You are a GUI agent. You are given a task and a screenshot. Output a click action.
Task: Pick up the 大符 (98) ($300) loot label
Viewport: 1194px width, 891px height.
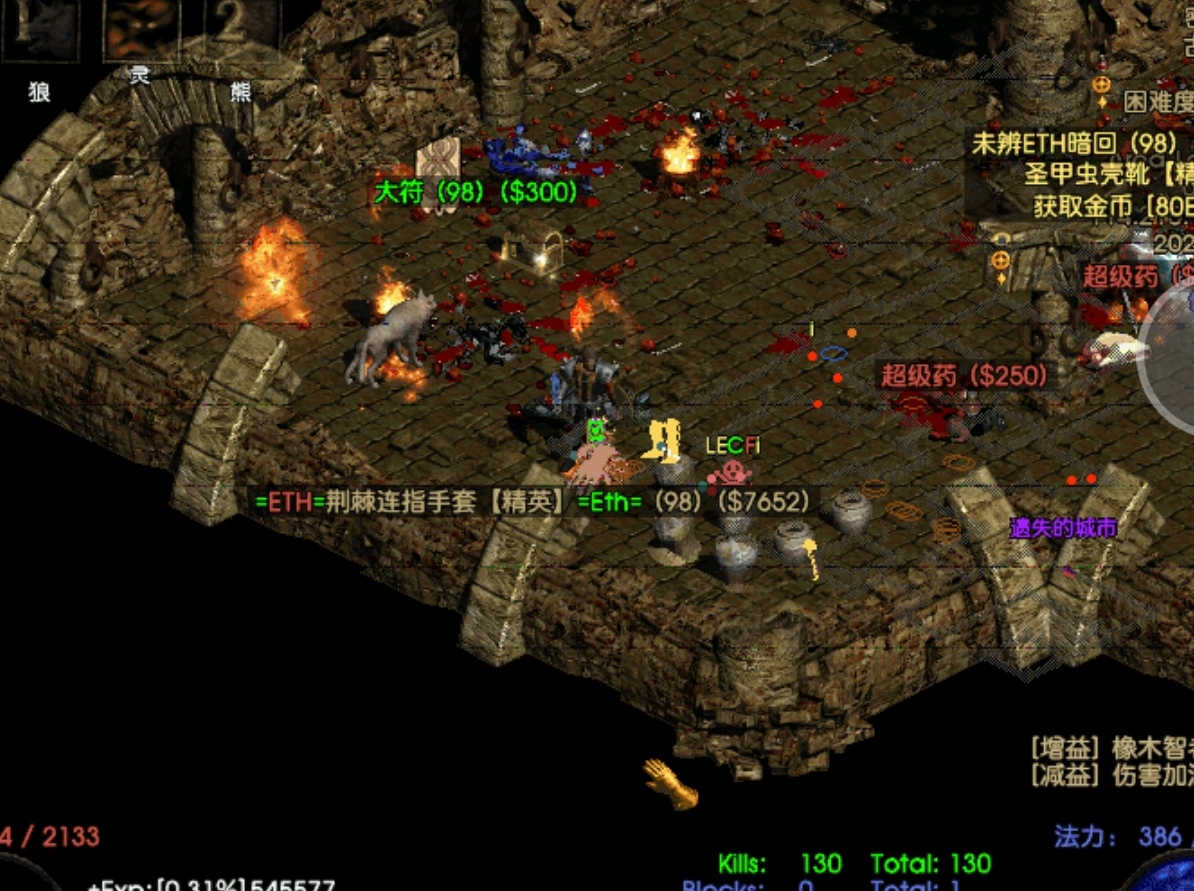[x=476, y=192]
